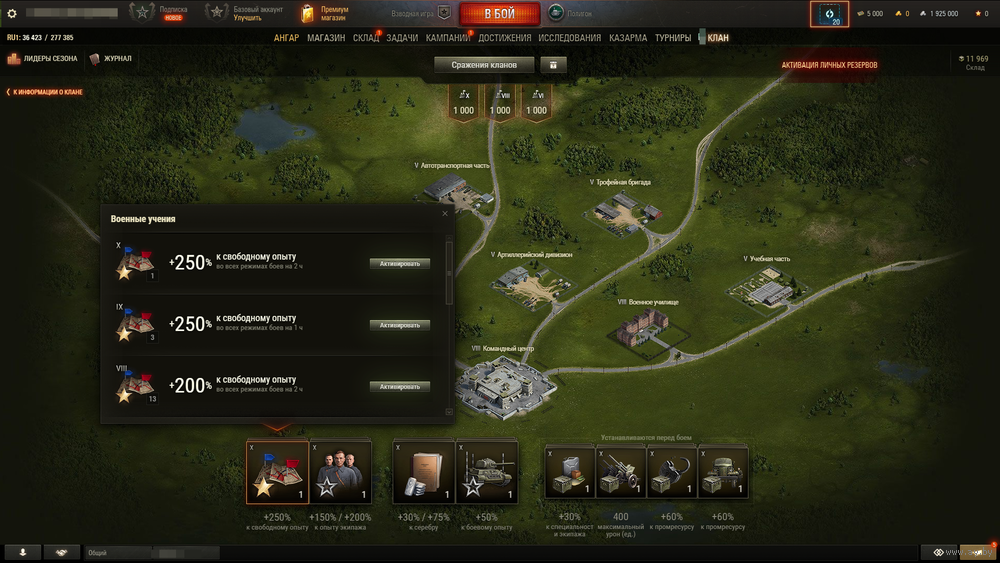Activate the level X Военные учения reserve
The image size is (1000, 563).
point(400,264)
